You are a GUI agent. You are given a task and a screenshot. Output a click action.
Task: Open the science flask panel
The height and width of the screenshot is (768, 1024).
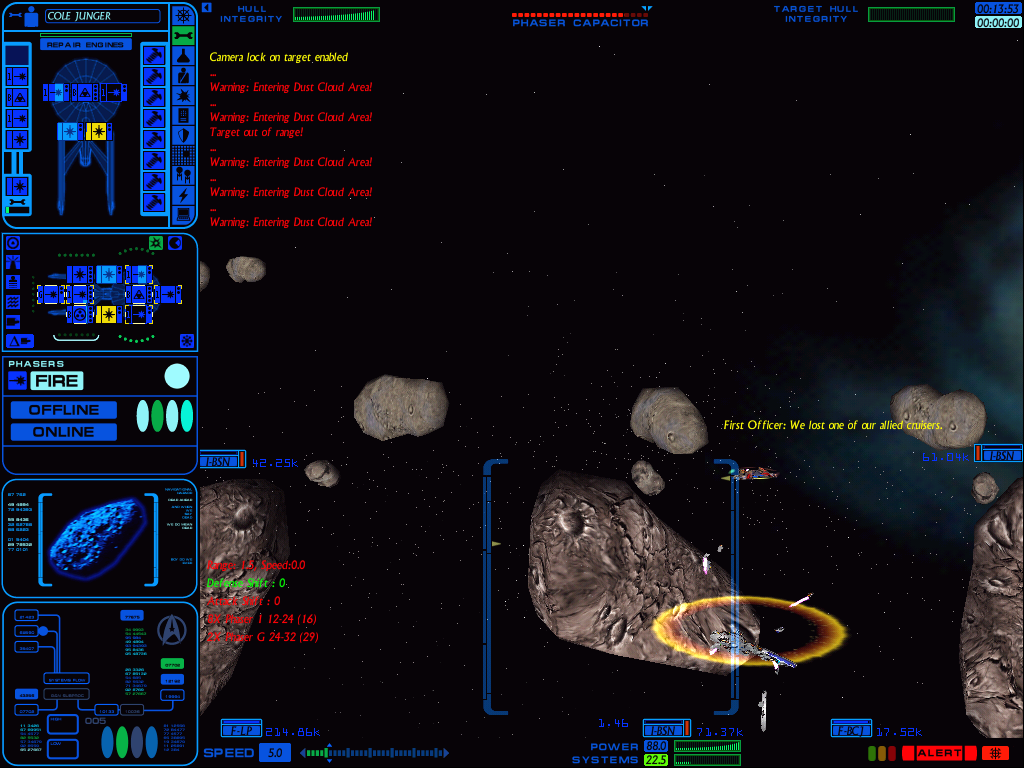(183, 55)
